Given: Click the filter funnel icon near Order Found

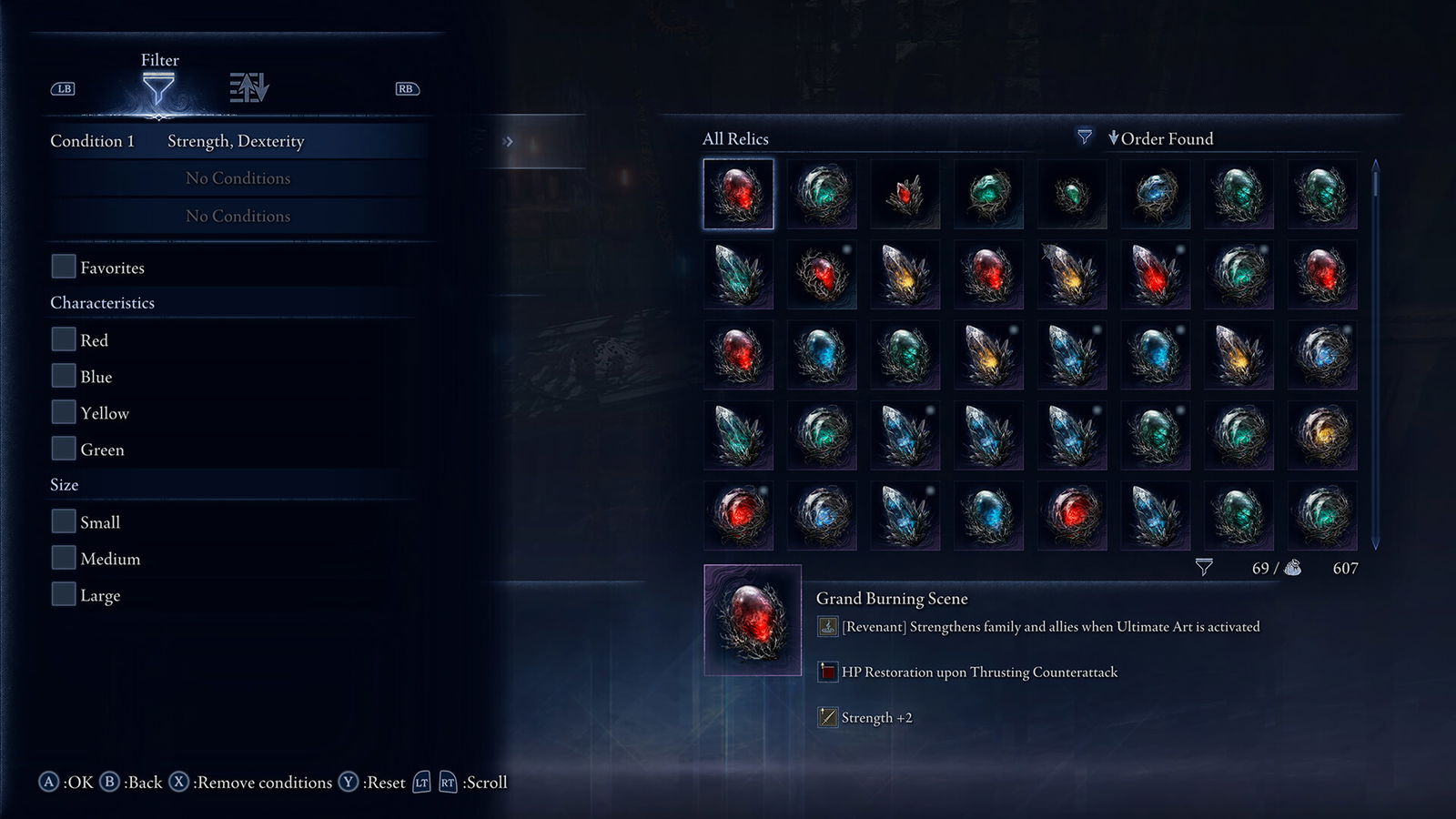Looking at the screenshot, I should tap(1084, 137).
